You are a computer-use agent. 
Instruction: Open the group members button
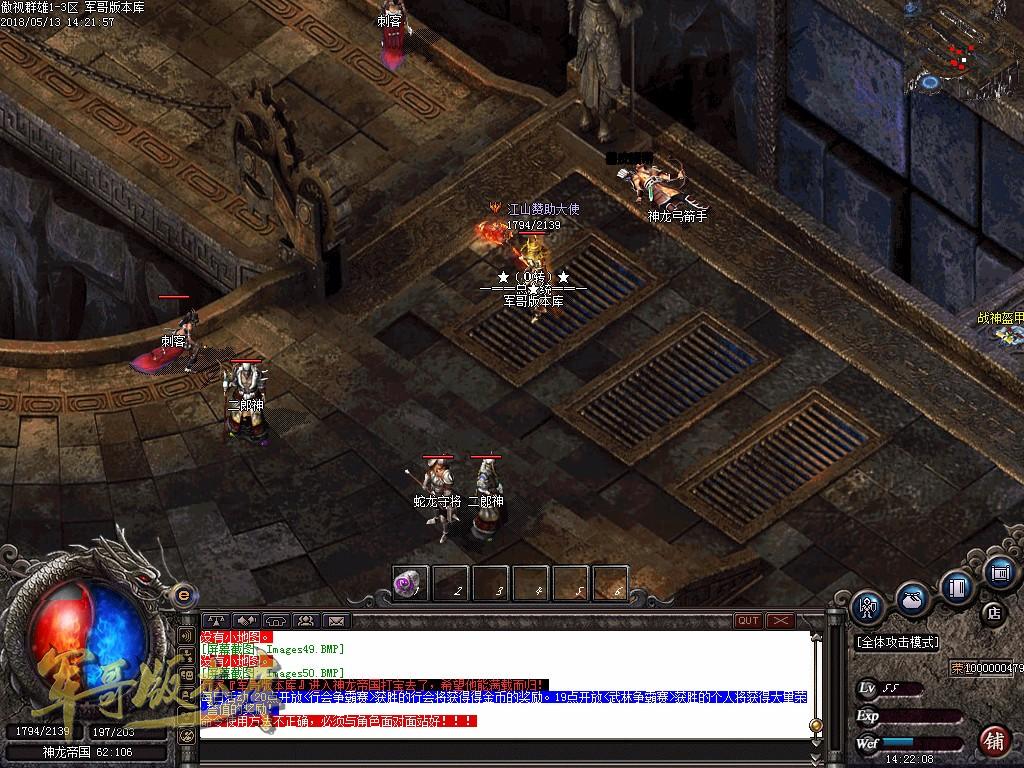pos(305,621)
